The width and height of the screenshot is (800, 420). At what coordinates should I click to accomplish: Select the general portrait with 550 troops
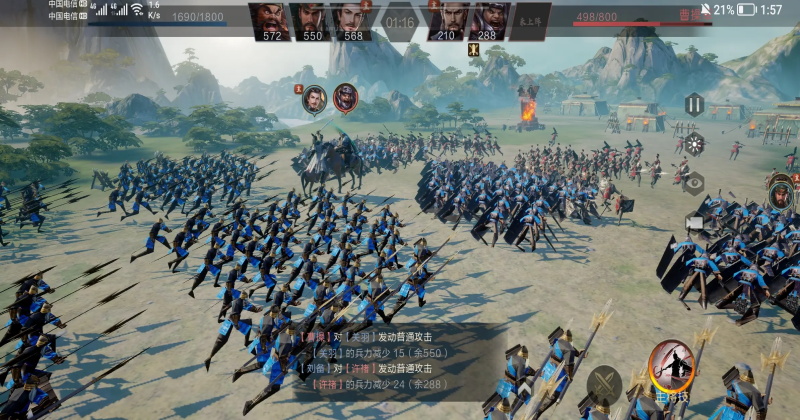point(311,20)
